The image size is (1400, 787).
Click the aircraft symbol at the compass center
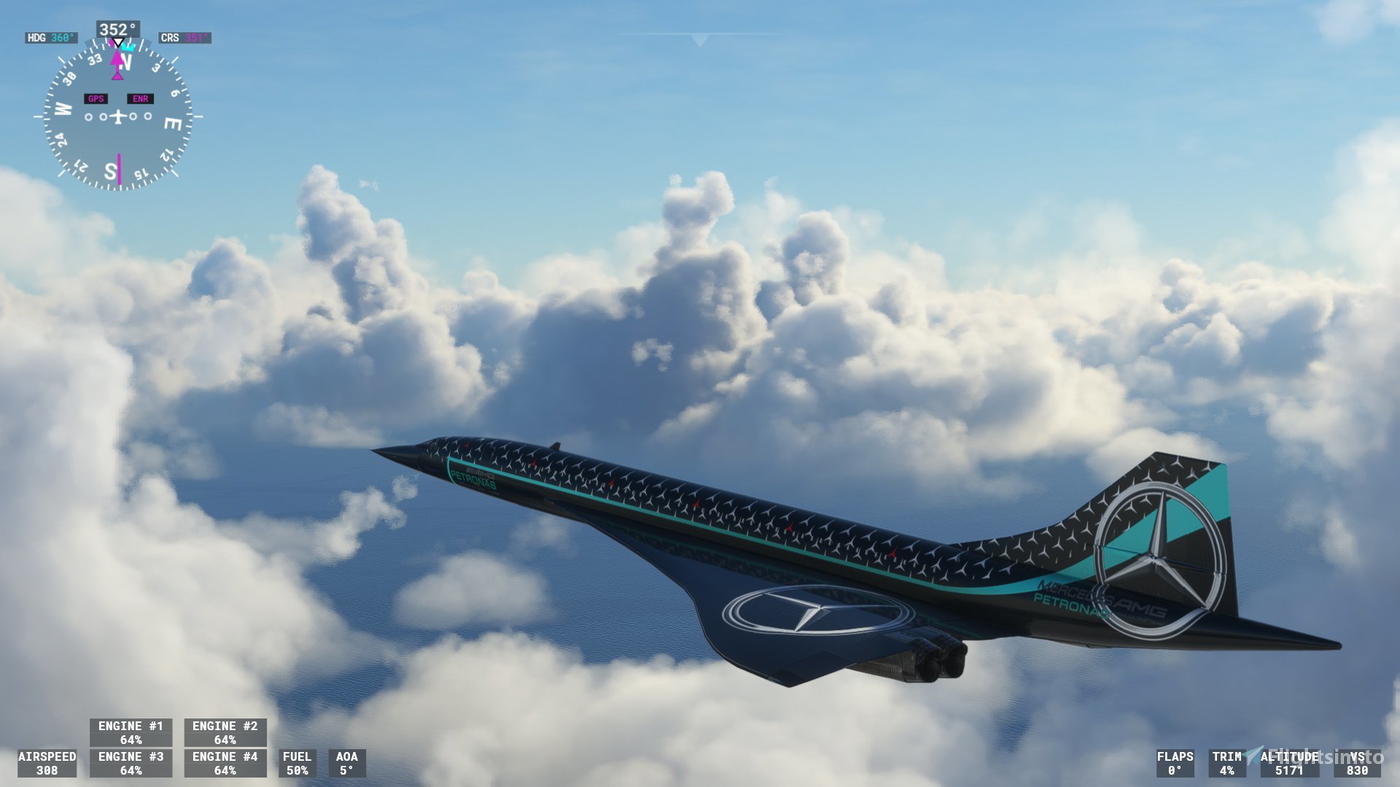point(119,116)
